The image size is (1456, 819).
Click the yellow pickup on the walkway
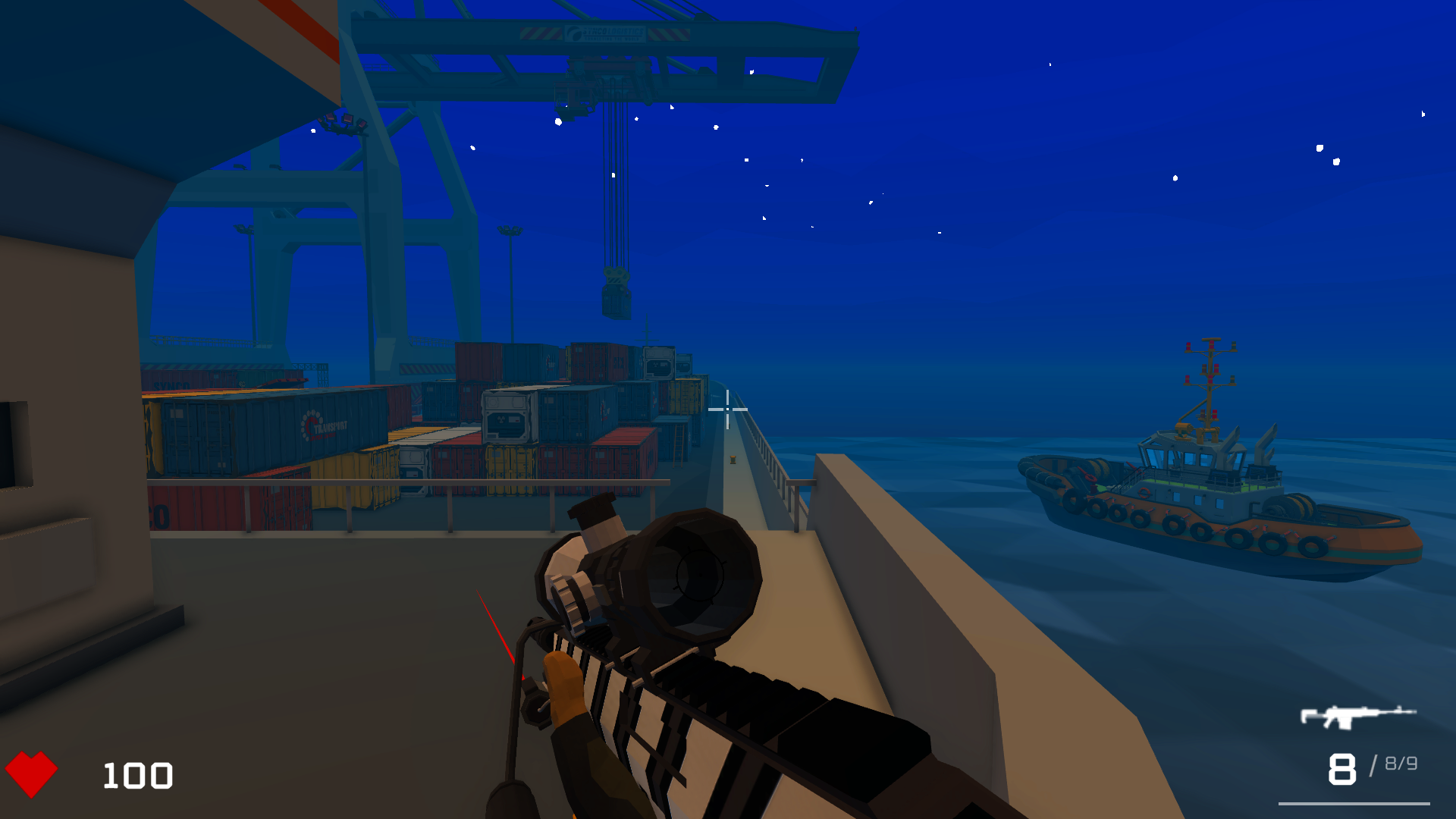click(x=733, y=460)
